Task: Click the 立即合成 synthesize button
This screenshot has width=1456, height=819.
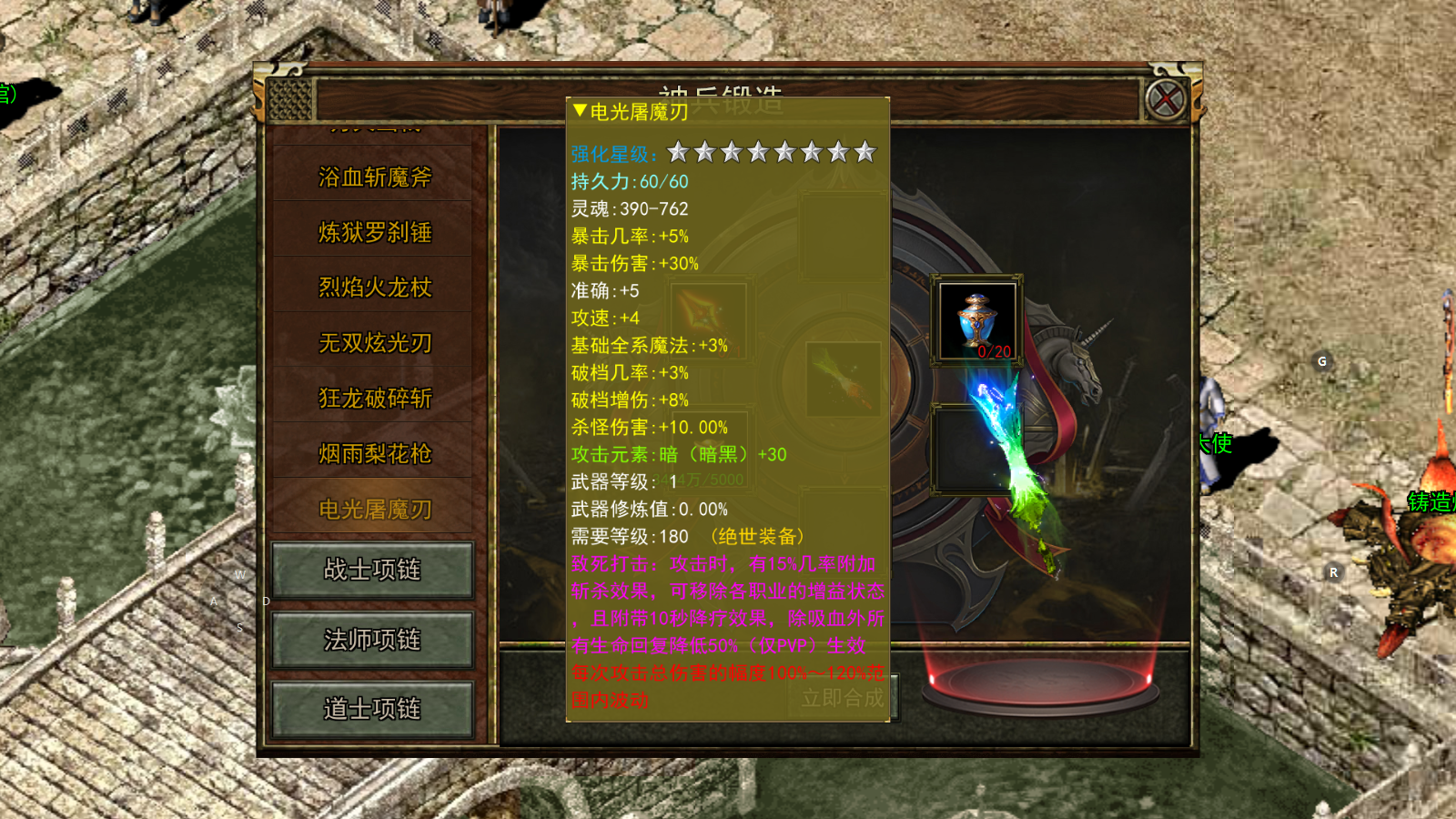Action: [x=844, y=698]
